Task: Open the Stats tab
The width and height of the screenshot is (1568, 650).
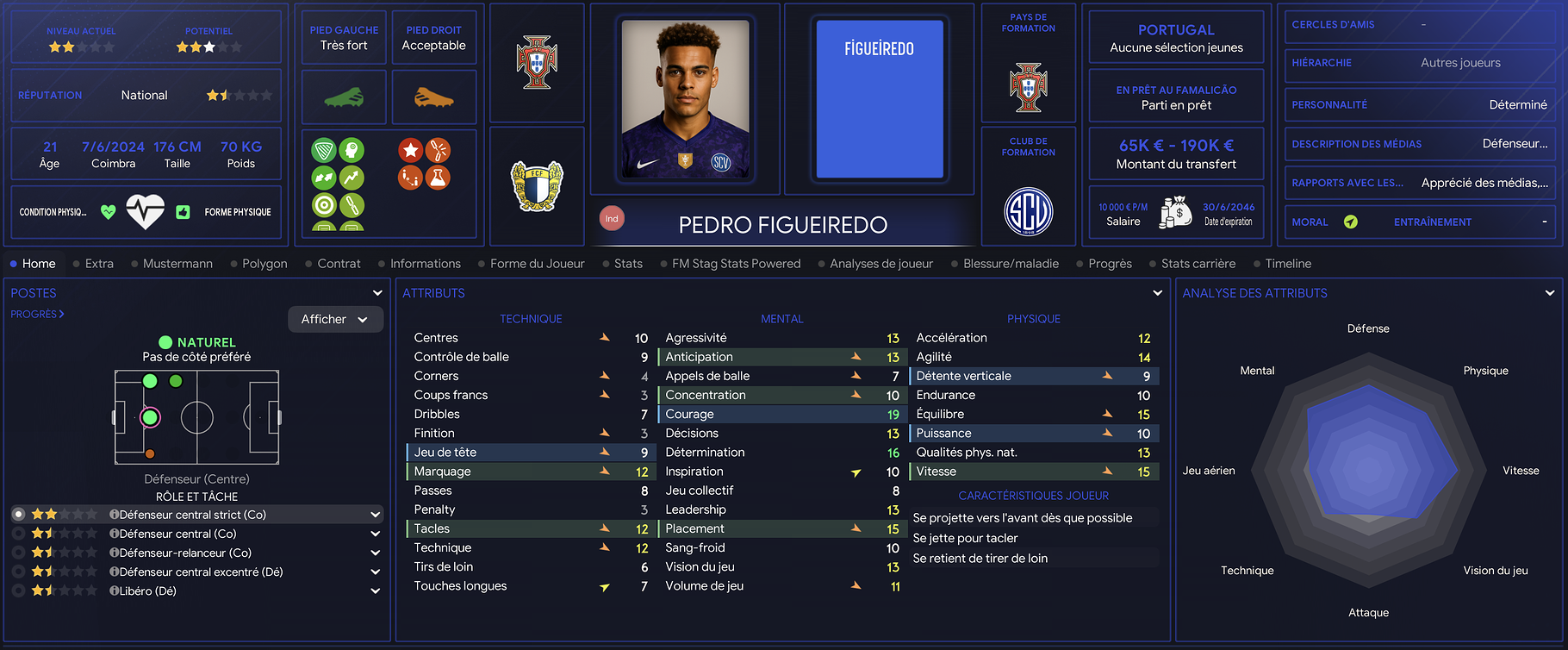Action: [628, 264]
